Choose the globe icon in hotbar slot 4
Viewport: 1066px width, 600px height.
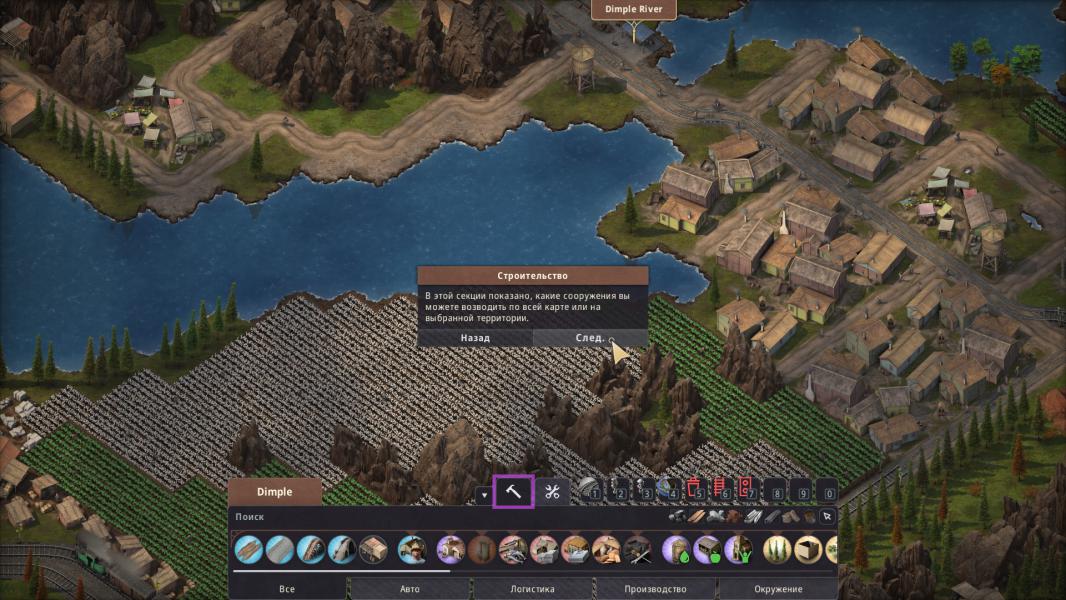pos(670,491)
